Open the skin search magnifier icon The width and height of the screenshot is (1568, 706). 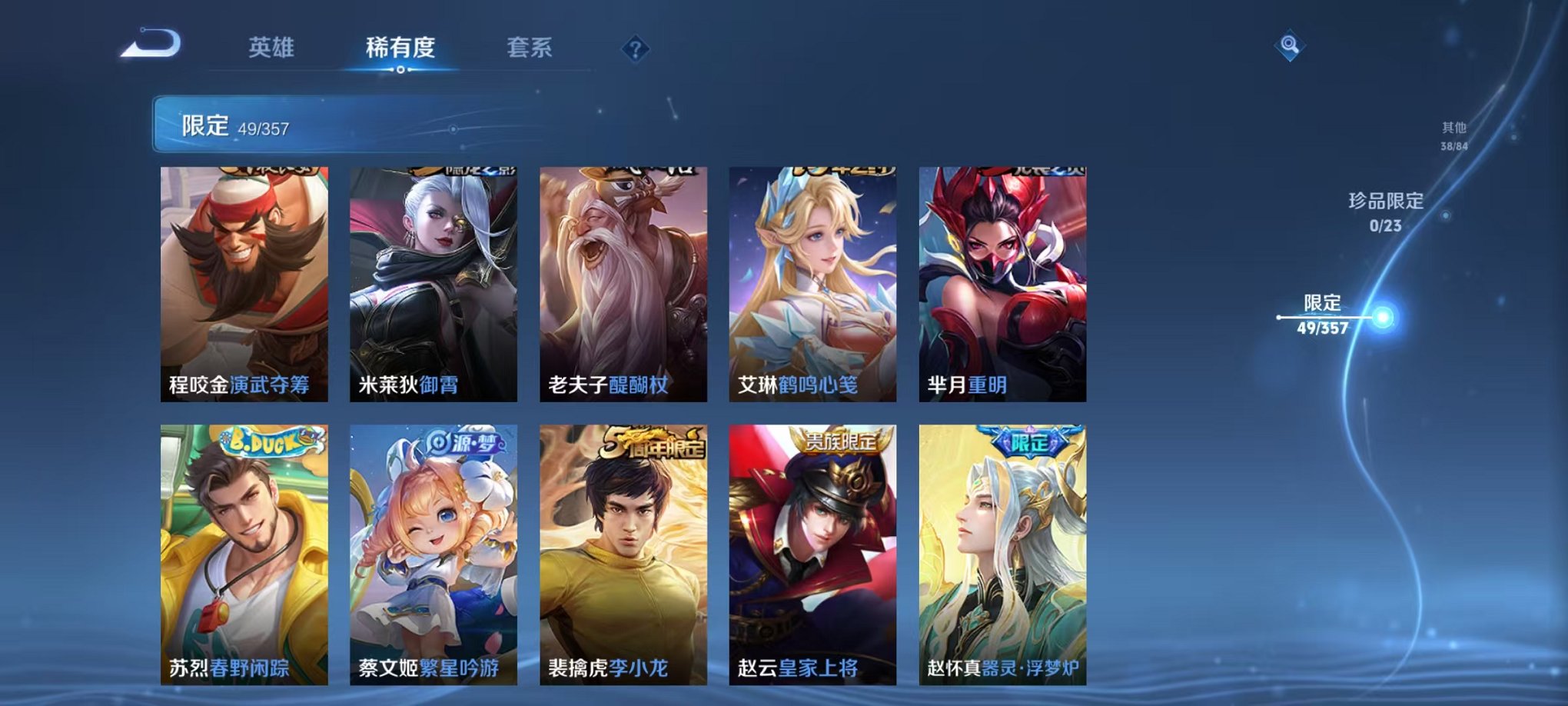coord(1291,45)
